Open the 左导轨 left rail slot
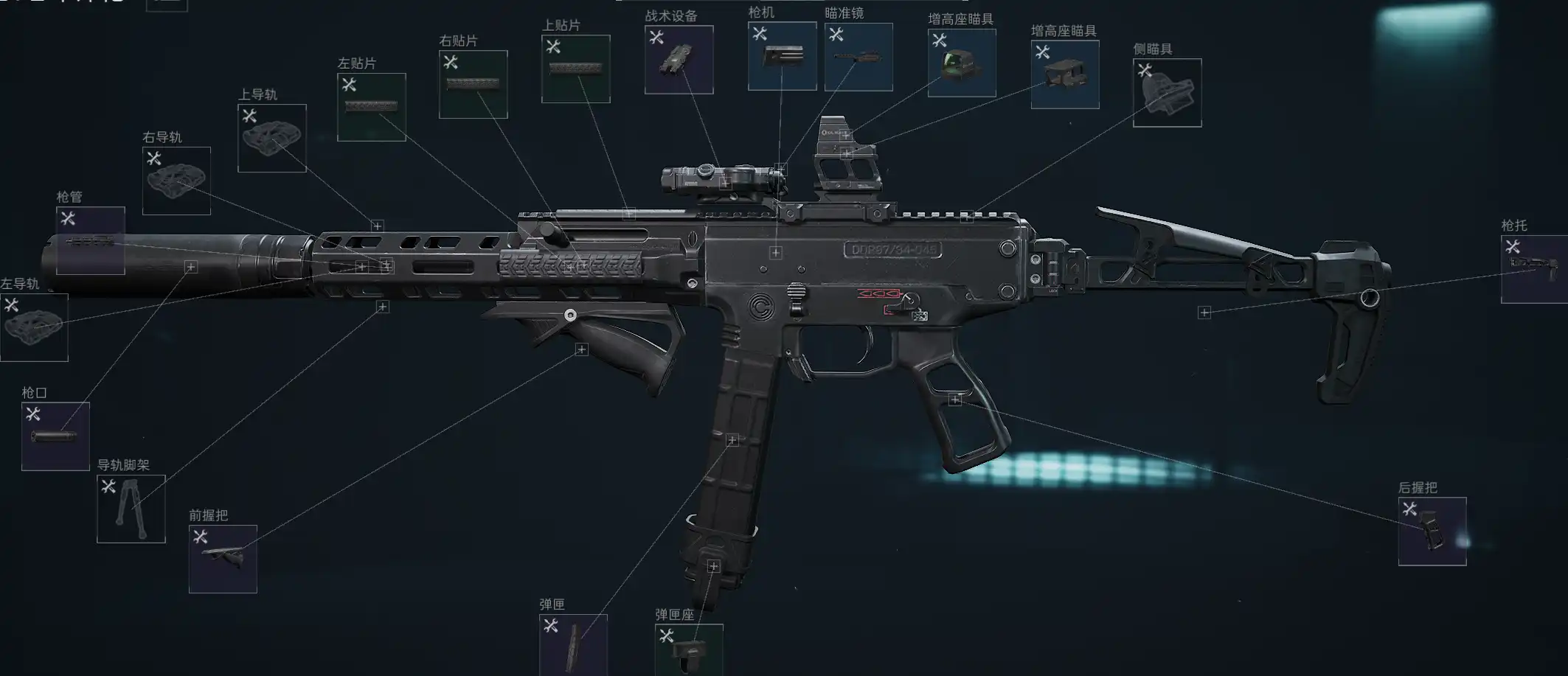1568x676 pixels. [34, 327]
